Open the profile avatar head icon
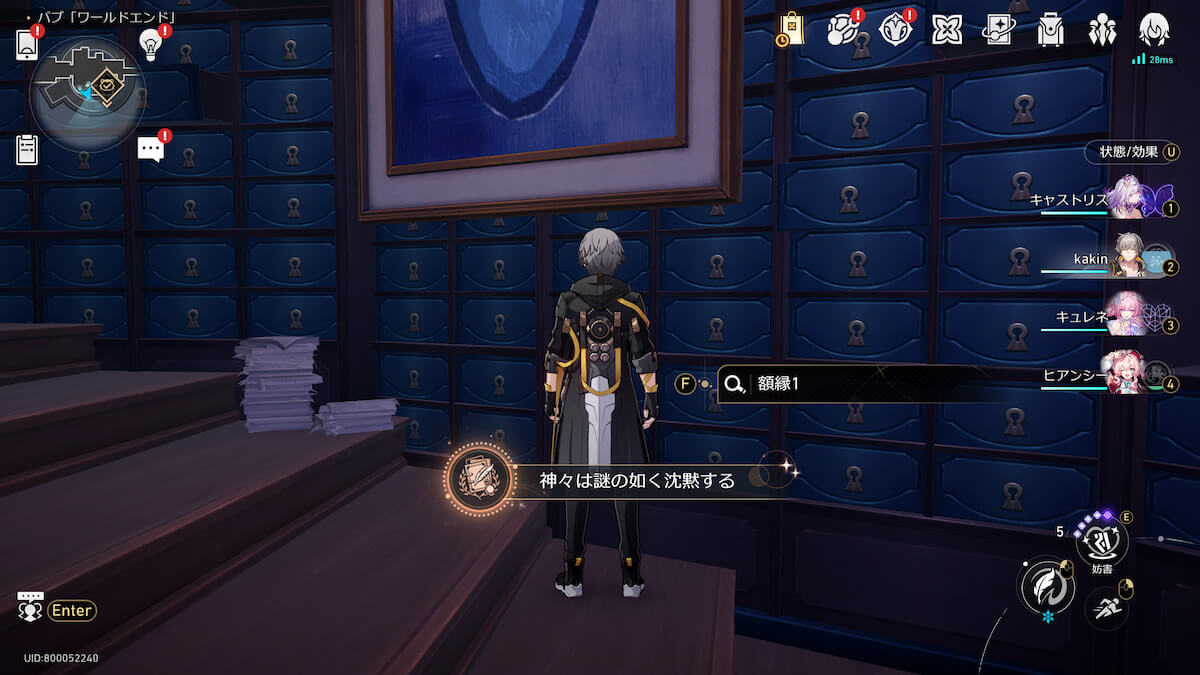 [x=1155, y=30]
